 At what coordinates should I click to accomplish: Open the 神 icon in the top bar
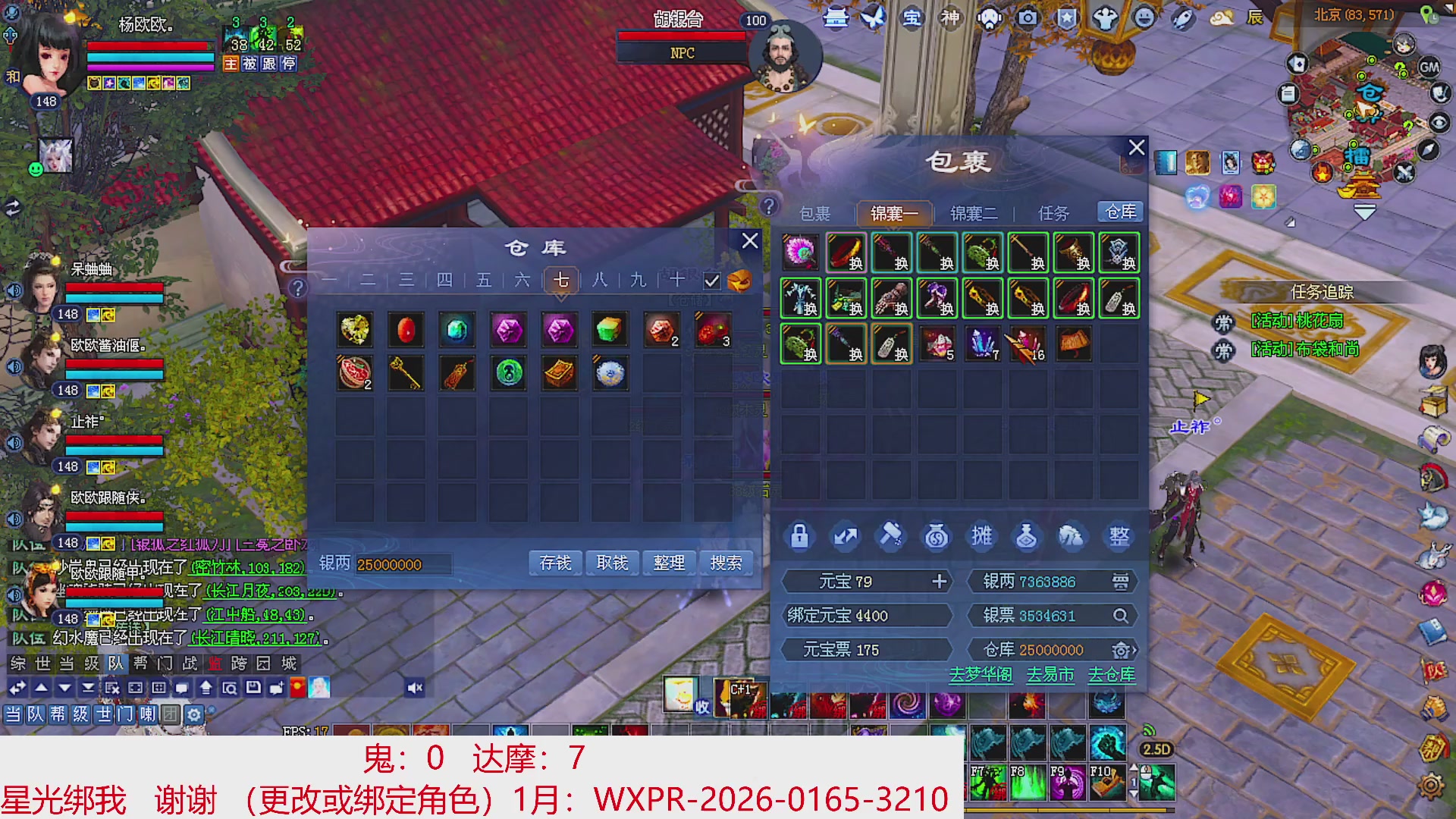click(x=949, y=17)
